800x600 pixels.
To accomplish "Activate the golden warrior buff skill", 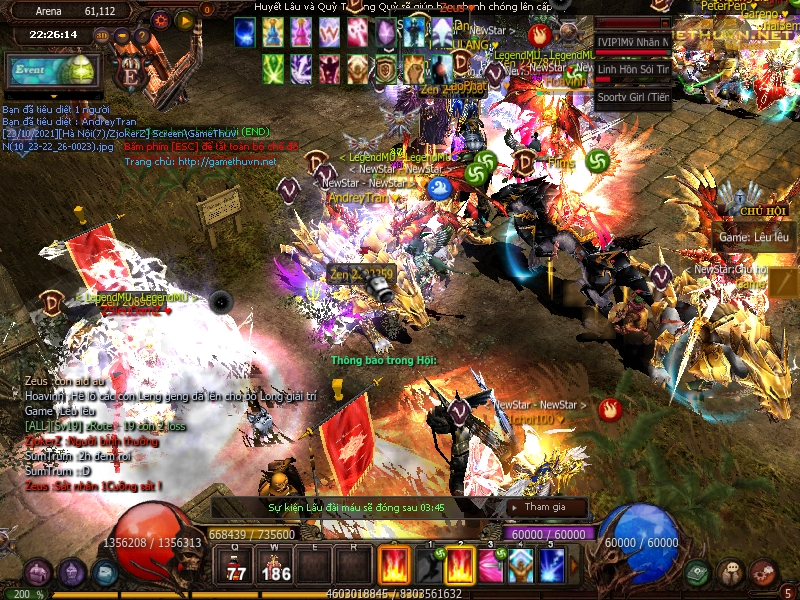I will tap(520, 566).
